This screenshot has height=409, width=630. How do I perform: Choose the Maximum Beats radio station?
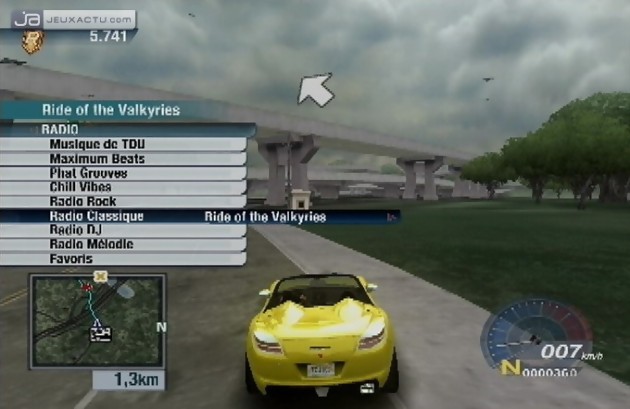[x=96, y=159]
